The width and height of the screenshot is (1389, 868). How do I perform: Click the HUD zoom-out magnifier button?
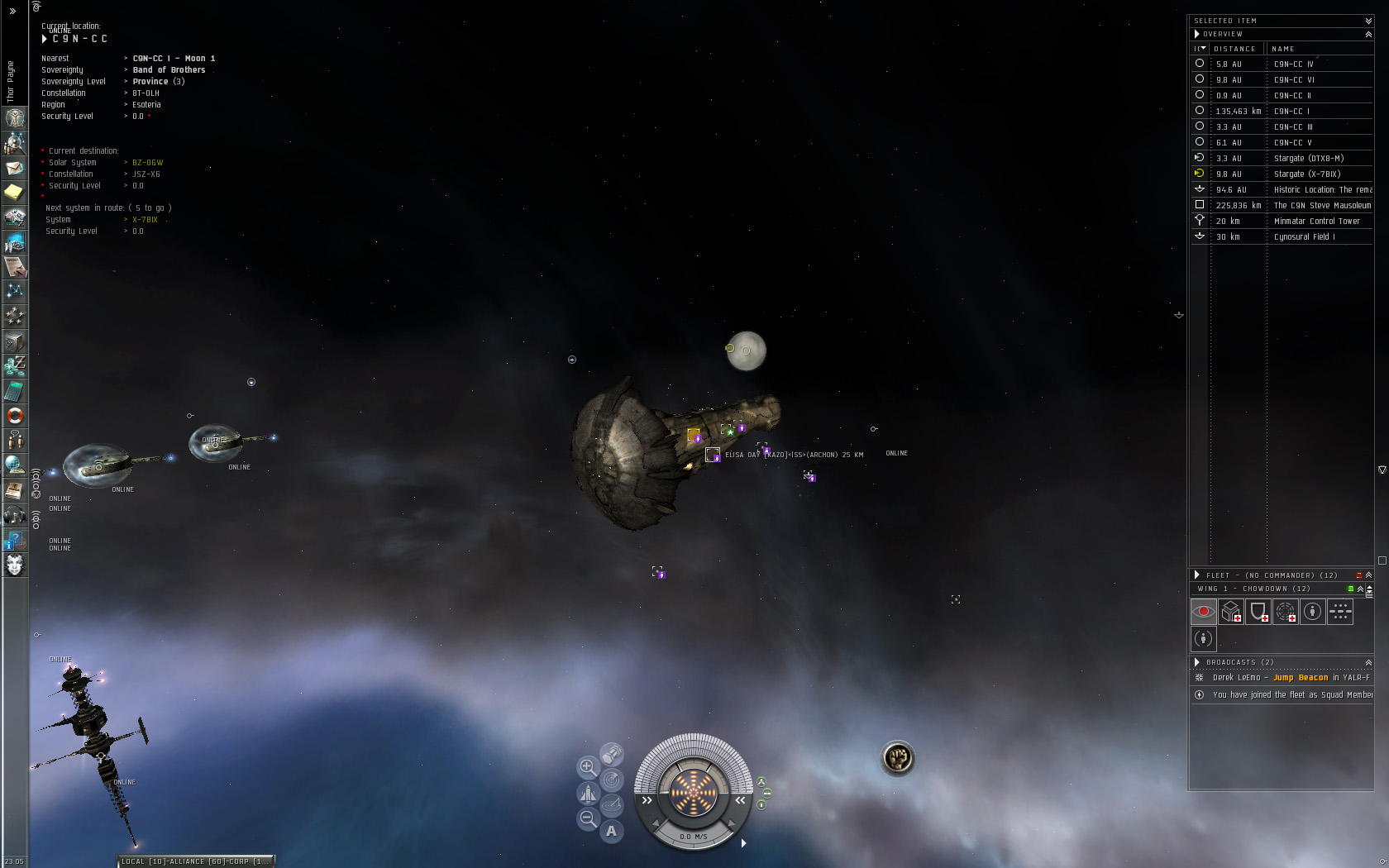587,818
